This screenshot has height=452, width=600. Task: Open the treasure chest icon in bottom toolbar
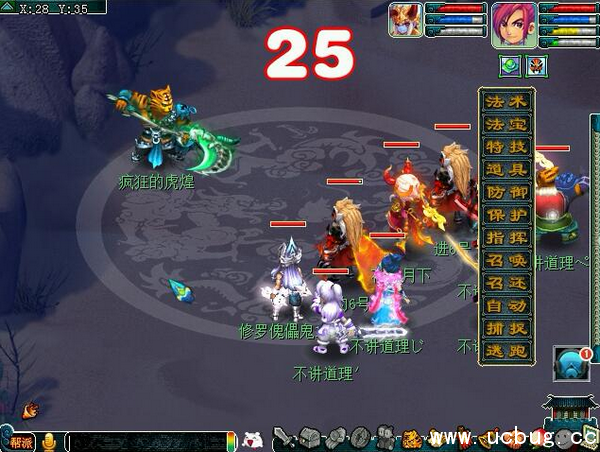pyautogui.click(x=310, y=438)
